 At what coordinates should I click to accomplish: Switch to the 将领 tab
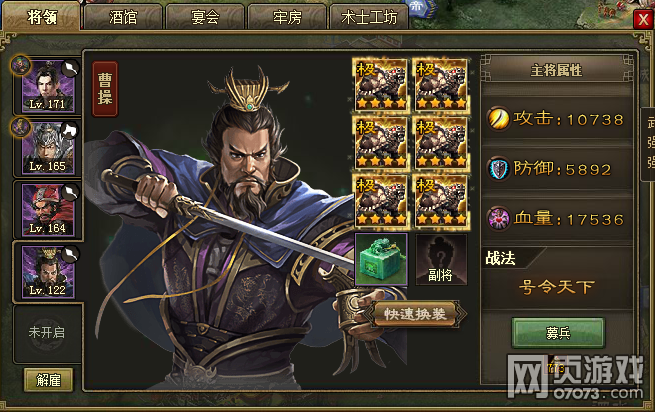point(42,17)
